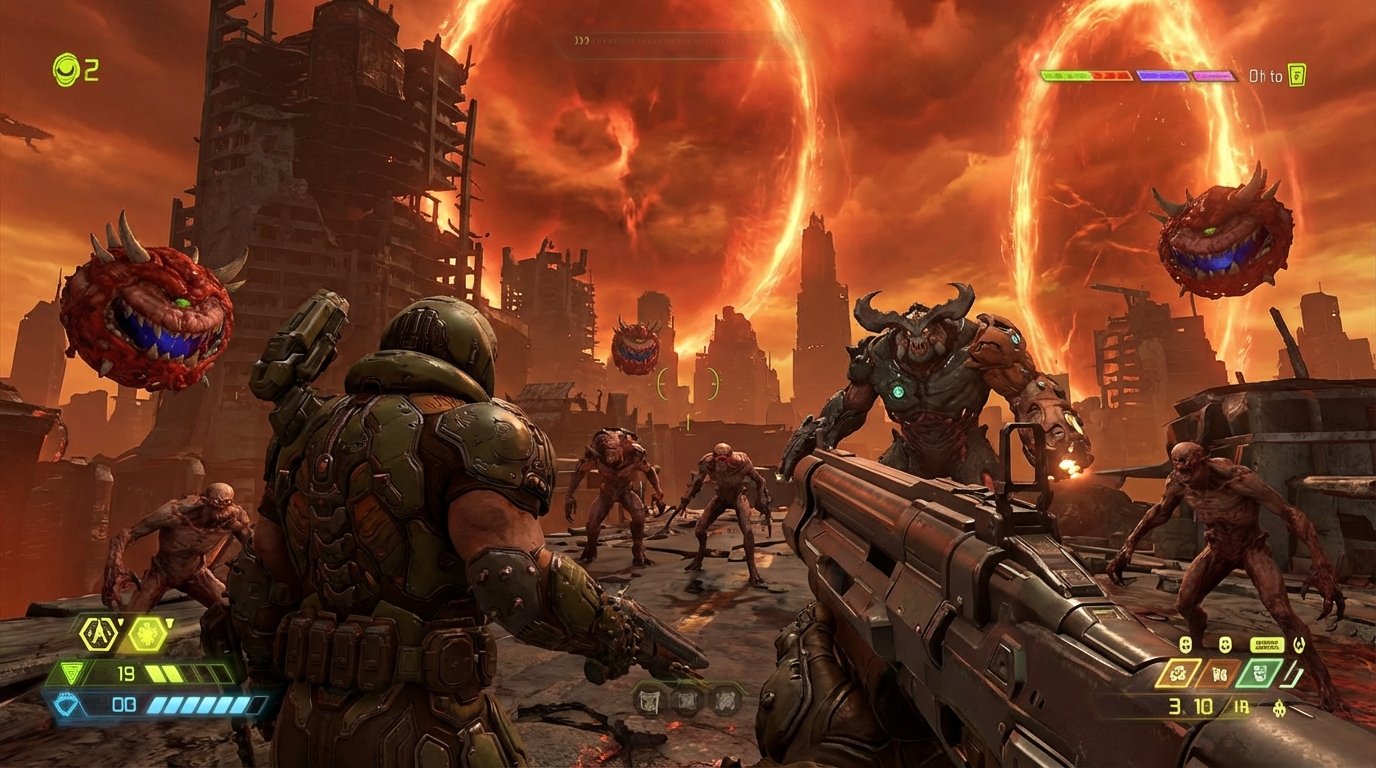Expand the arrow beside the weapon mod hexagon
This screenshot has height=768, width=1376.
coord(120,621)
